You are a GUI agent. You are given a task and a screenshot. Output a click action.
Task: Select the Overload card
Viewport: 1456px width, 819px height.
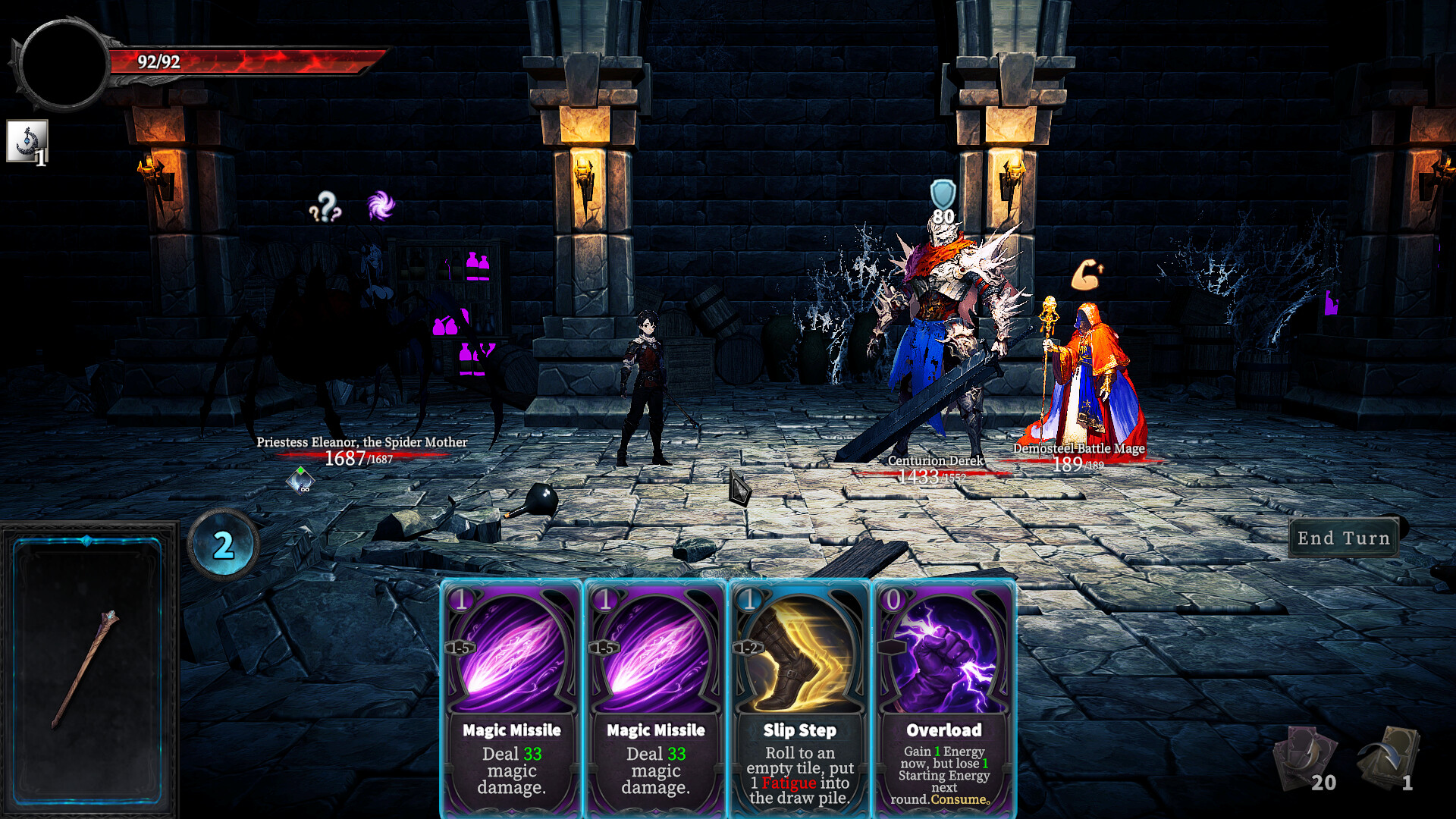943,698
